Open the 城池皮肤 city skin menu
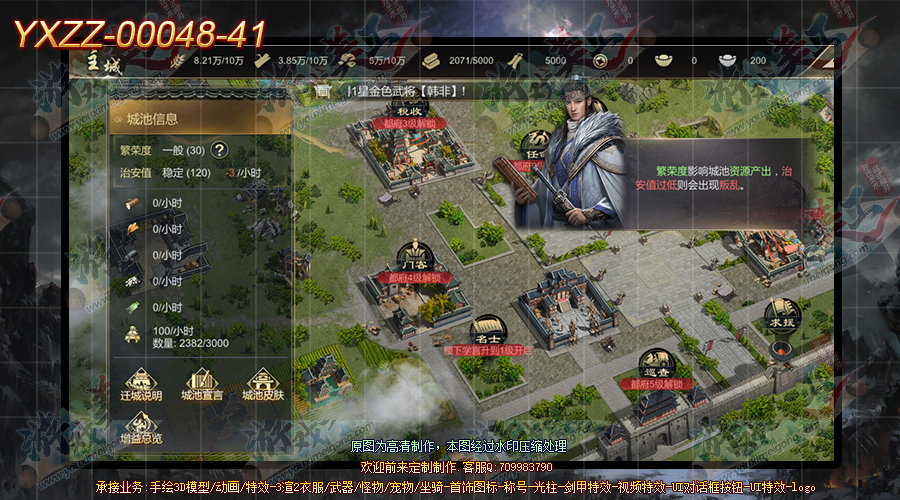The width and height of the screenshot is (900, 500). 263,384
